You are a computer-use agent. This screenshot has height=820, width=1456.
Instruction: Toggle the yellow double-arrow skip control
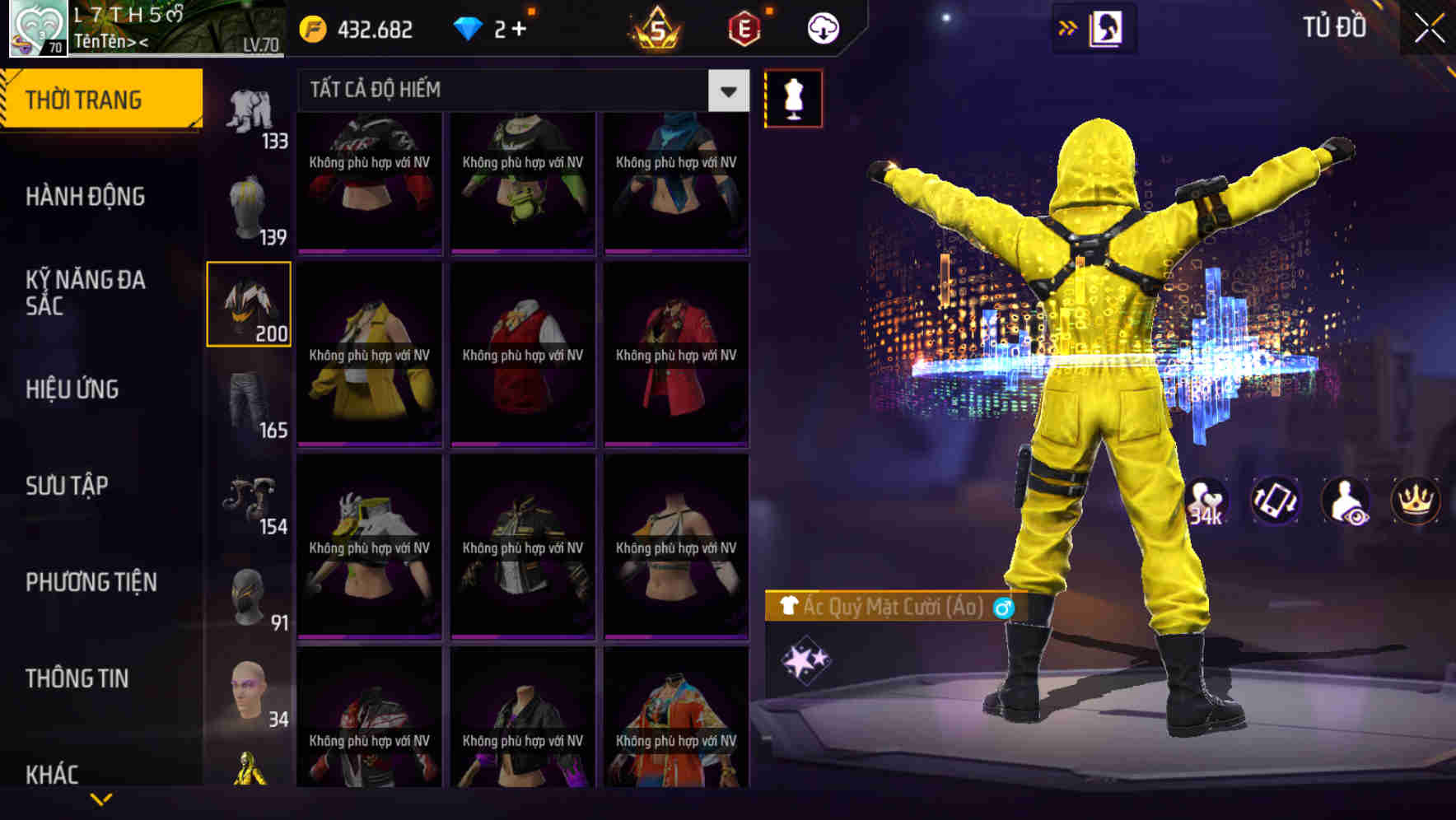pyautogui.click(x=1068, y=26)
